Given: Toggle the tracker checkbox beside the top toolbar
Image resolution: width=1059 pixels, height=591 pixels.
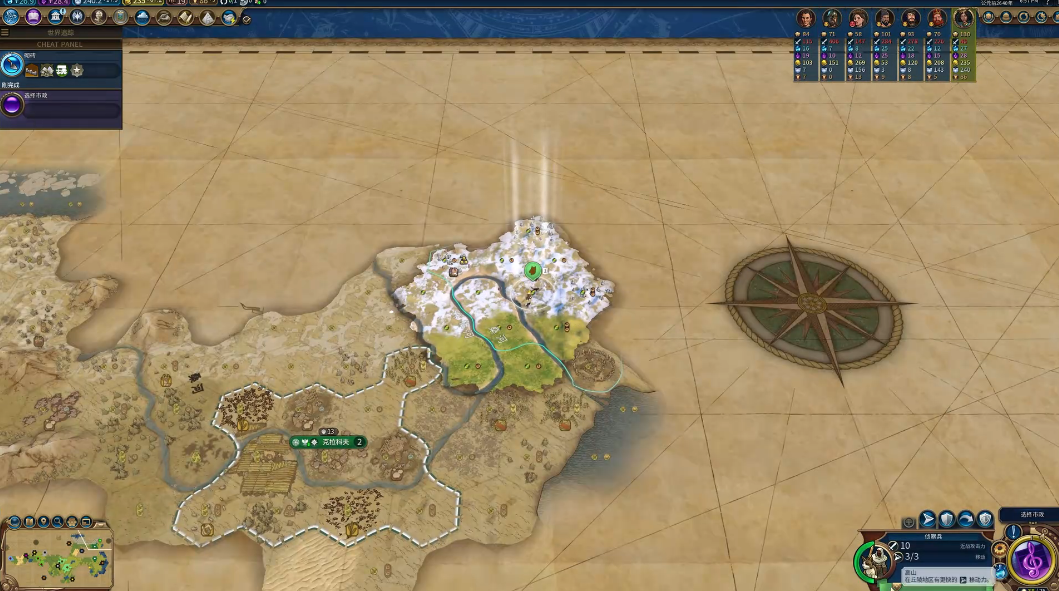Looking at the screenshot, I should pyautogui.click(x=247, y=18).
